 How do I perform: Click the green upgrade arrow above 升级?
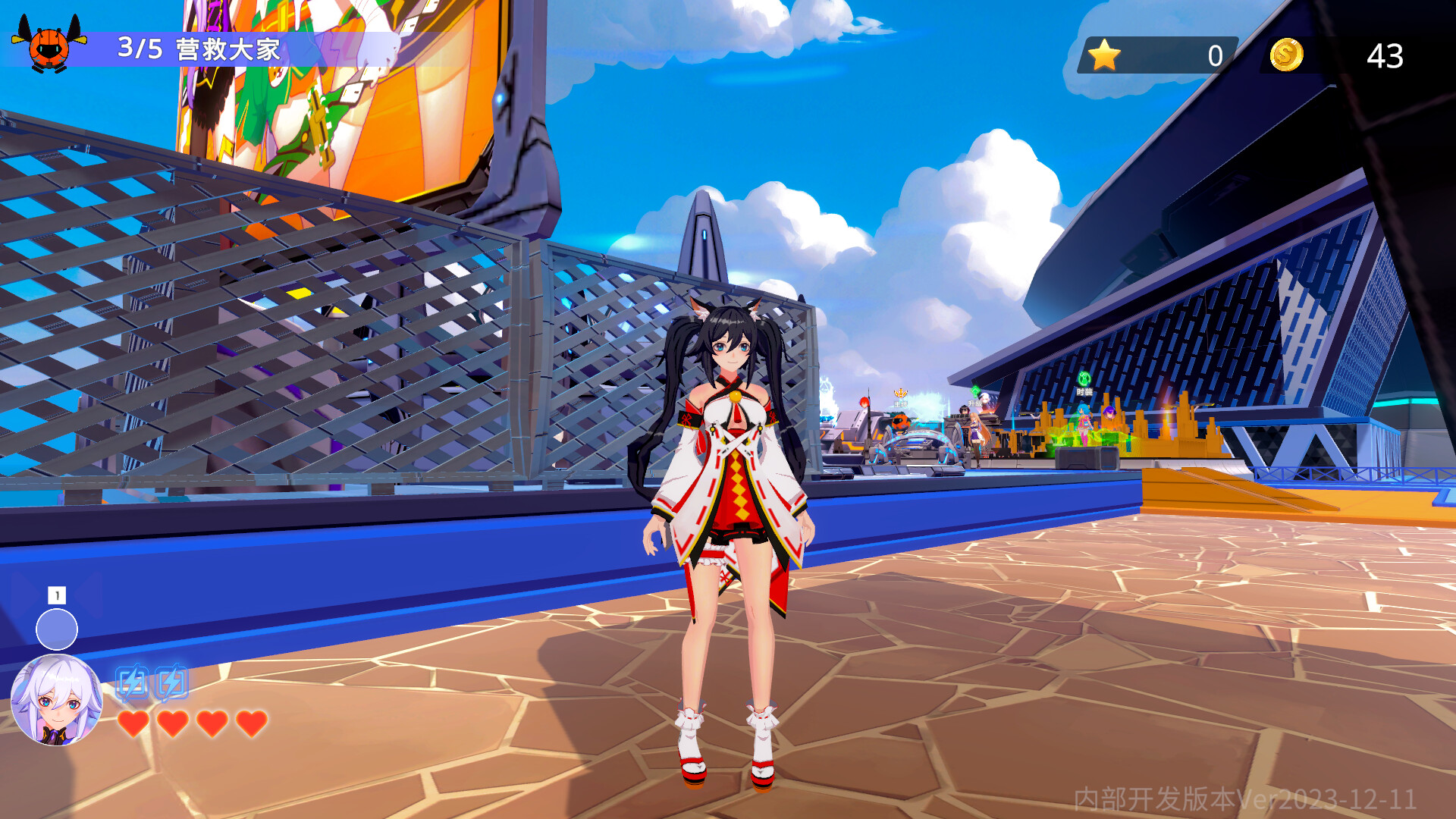click(974, 391)
